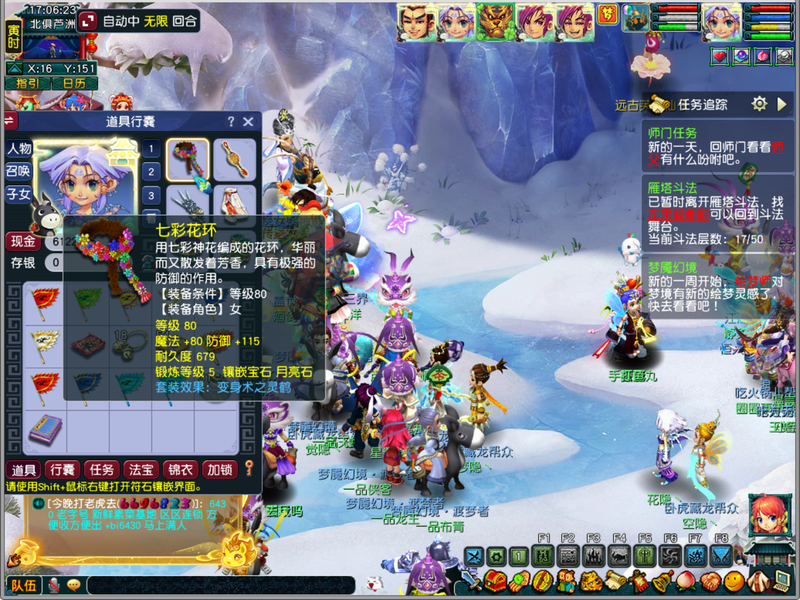Switch to the 子女 children tab
800x600 pixels.
pyautogui.click(x=20, y=194)
